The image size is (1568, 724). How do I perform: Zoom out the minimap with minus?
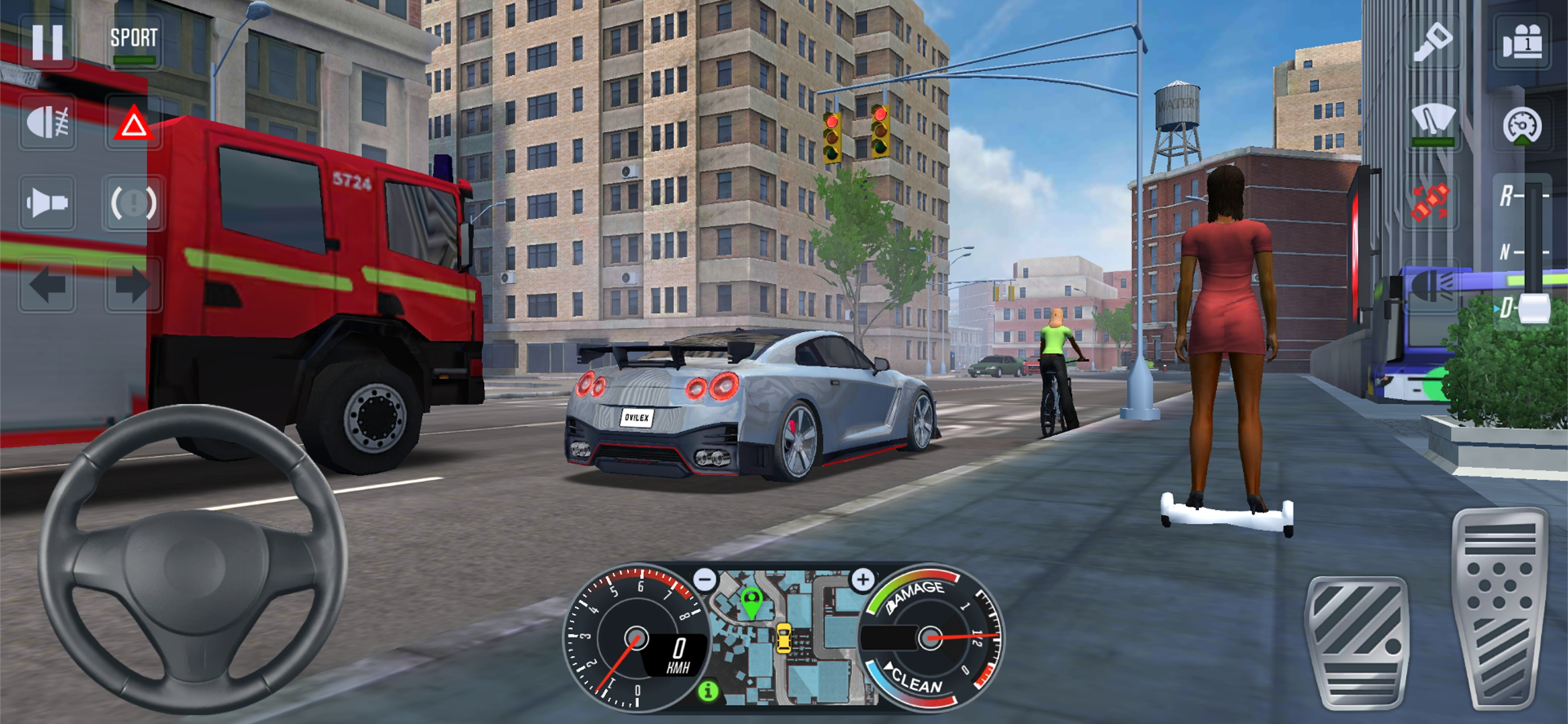point(705,579)
